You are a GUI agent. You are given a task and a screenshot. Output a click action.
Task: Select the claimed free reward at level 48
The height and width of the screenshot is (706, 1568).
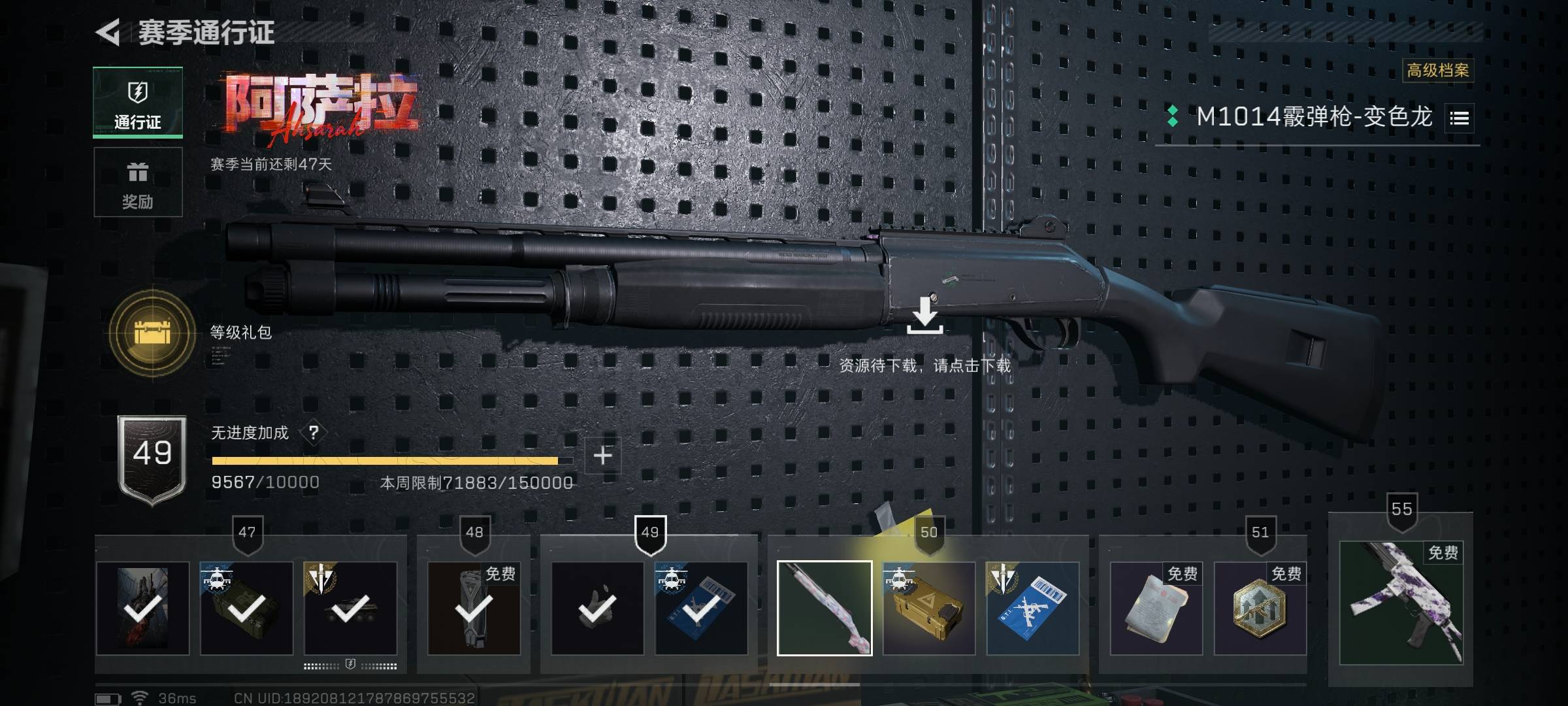474,609
